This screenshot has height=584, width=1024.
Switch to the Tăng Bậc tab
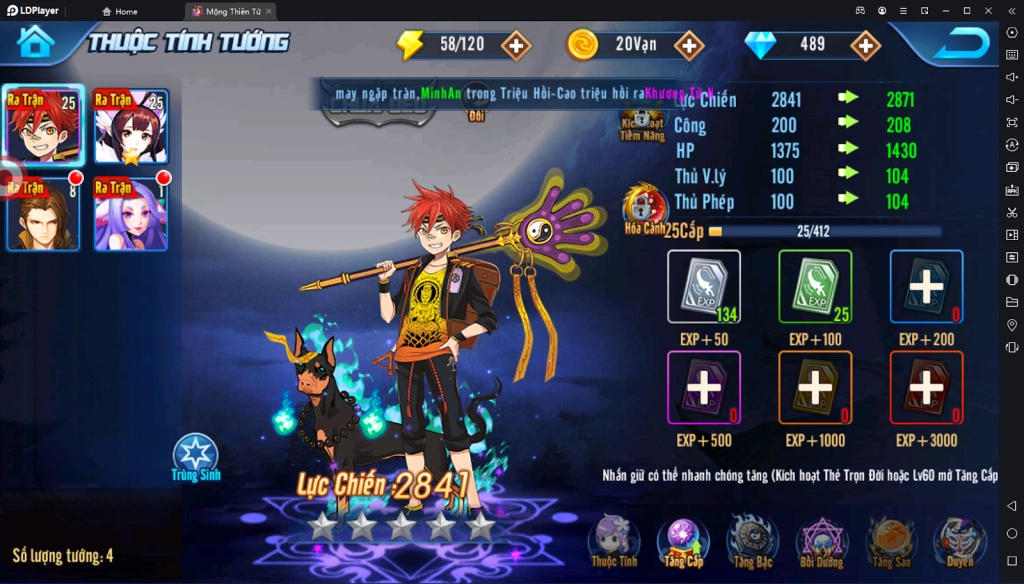(x=751, y=541)
